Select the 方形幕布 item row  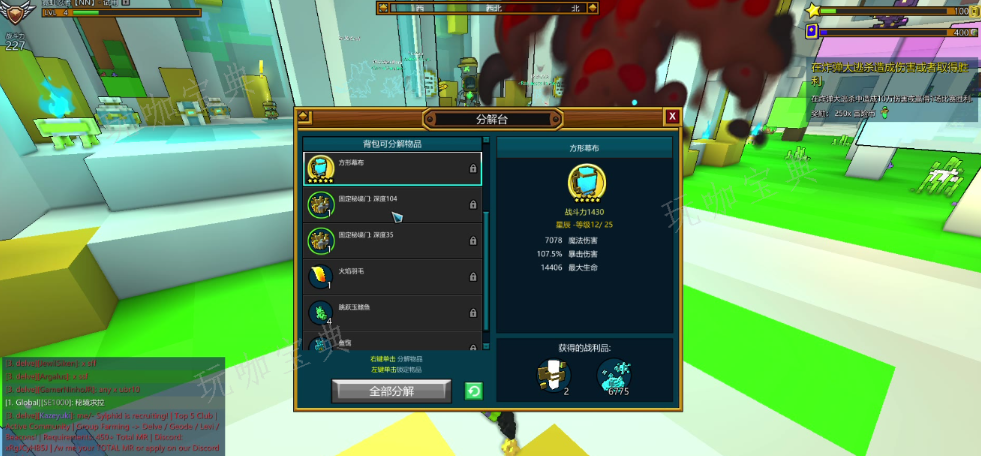click(392, 169)
